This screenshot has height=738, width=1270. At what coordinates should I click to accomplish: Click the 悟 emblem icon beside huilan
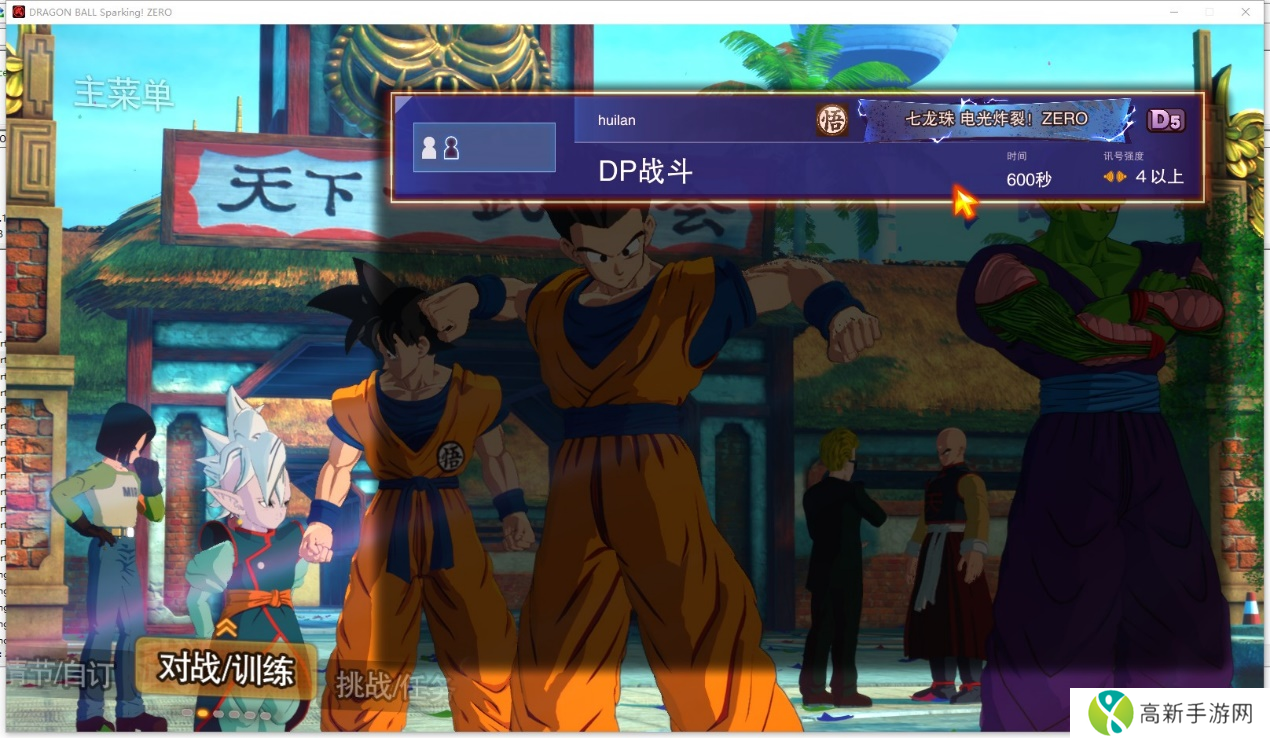831,120
